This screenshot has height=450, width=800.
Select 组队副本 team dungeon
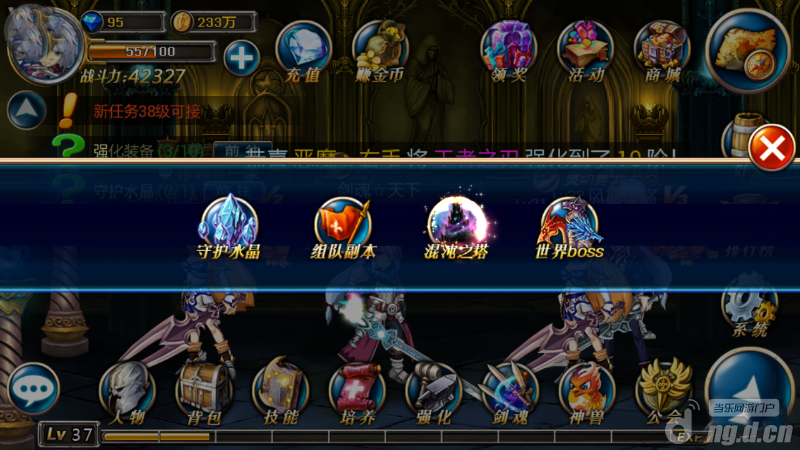(x=342, y=224)
